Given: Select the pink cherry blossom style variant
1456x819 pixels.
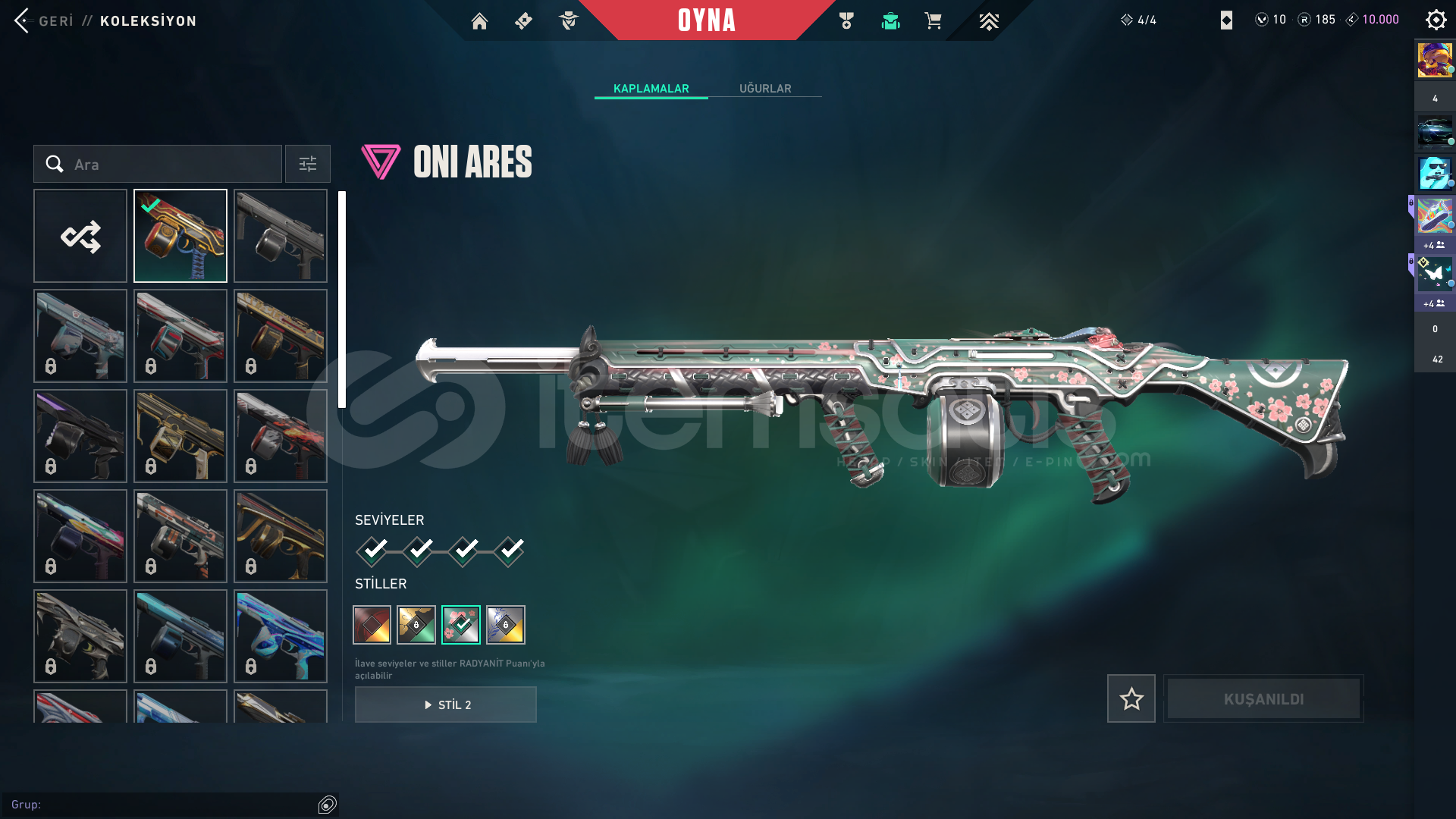Looking at the screenshot, I should pyautogui.click(x=461, y=625).
